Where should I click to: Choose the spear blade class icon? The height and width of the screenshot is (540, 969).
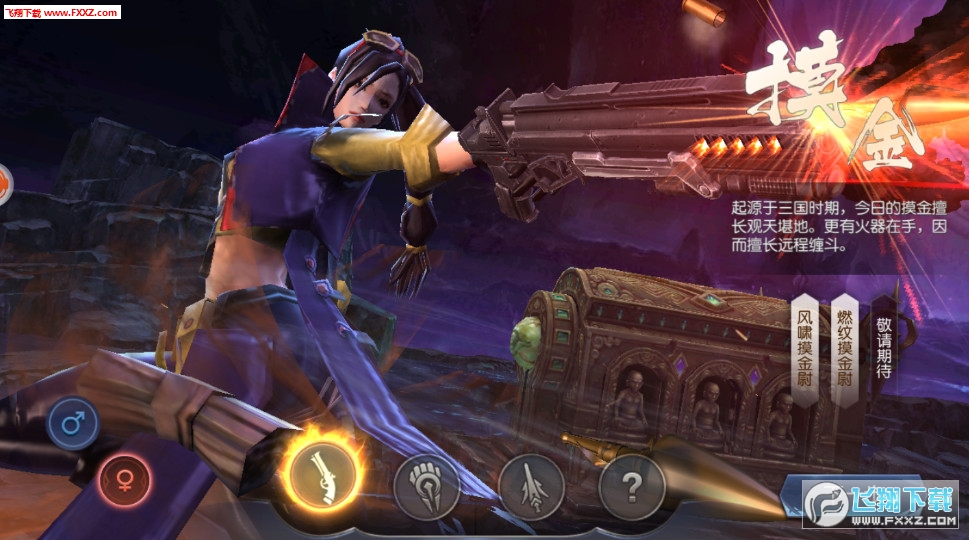point(531,487)
